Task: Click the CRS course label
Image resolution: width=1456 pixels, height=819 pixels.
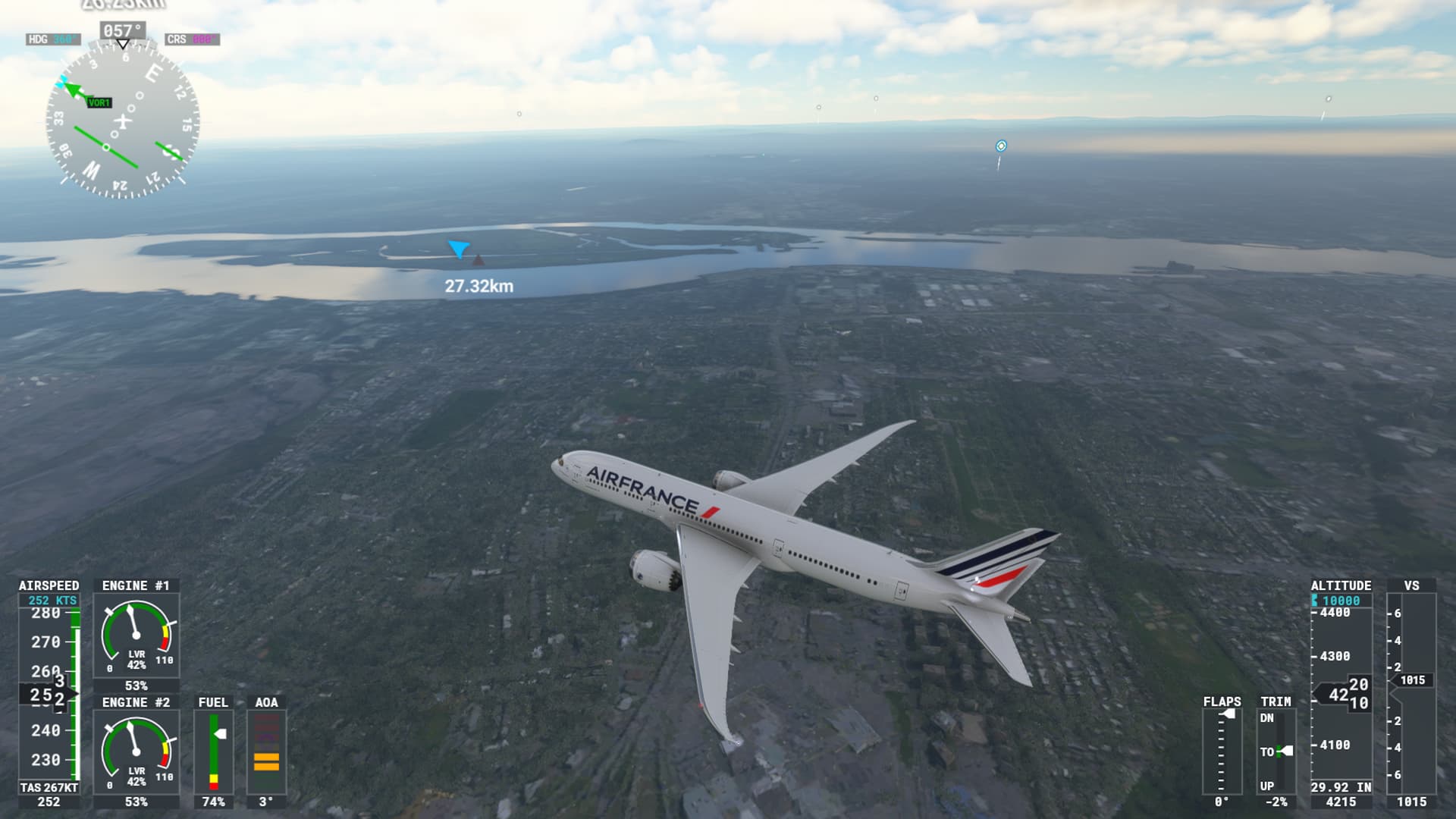Action: point(192,39)
